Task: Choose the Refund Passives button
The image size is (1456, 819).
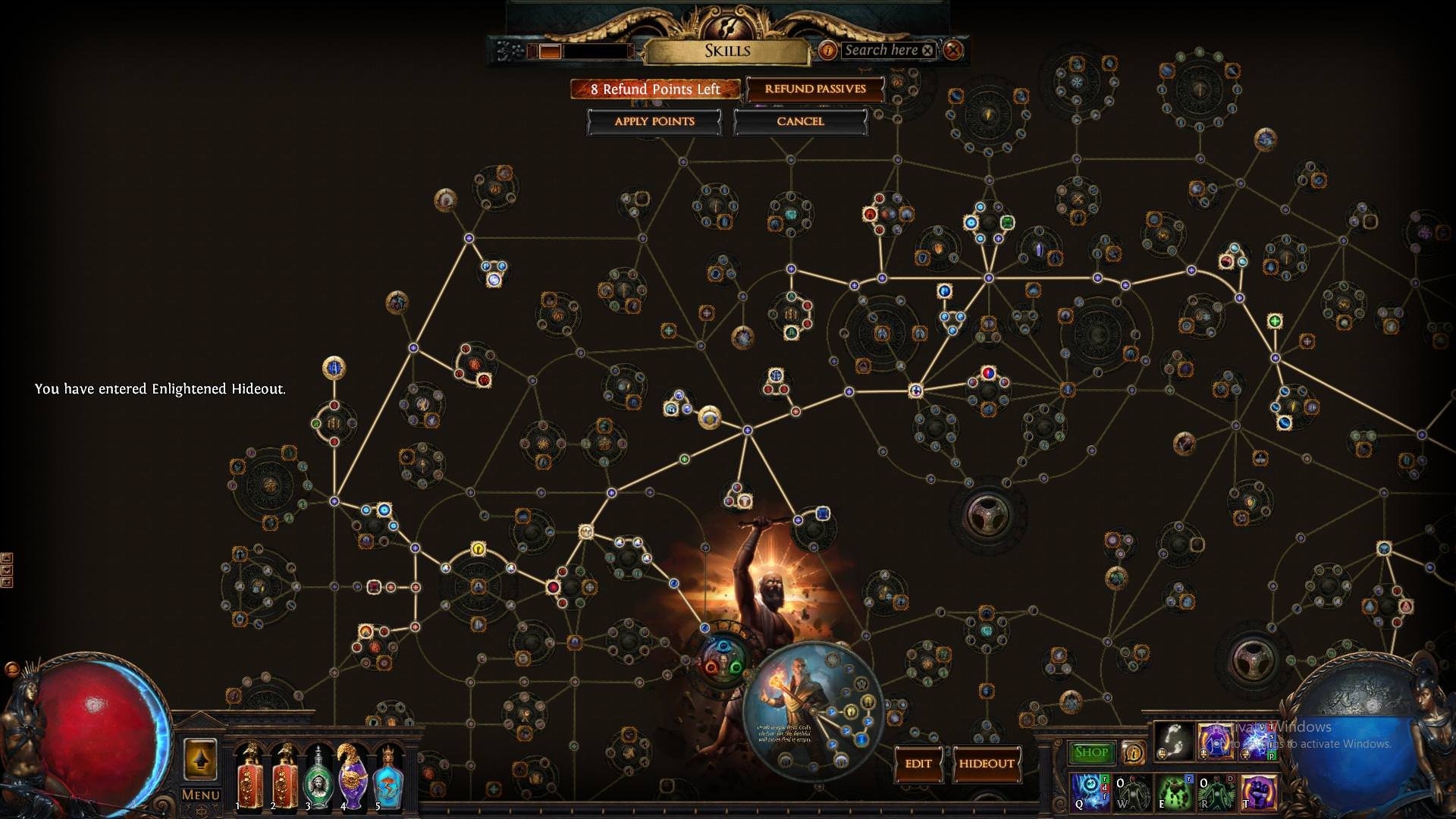Action: 815,89
